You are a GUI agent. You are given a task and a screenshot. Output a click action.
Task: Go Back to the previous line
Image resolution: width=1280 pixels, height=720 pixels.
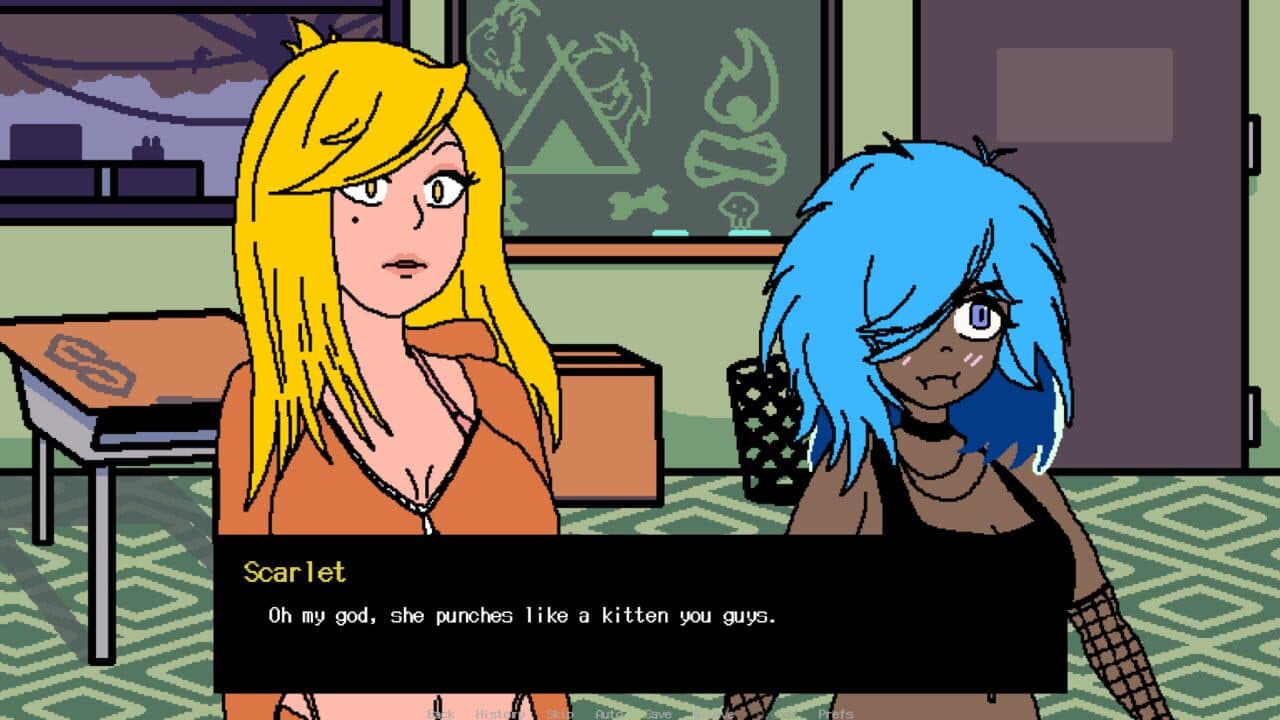pyautogui.click(x=439, y=714)
